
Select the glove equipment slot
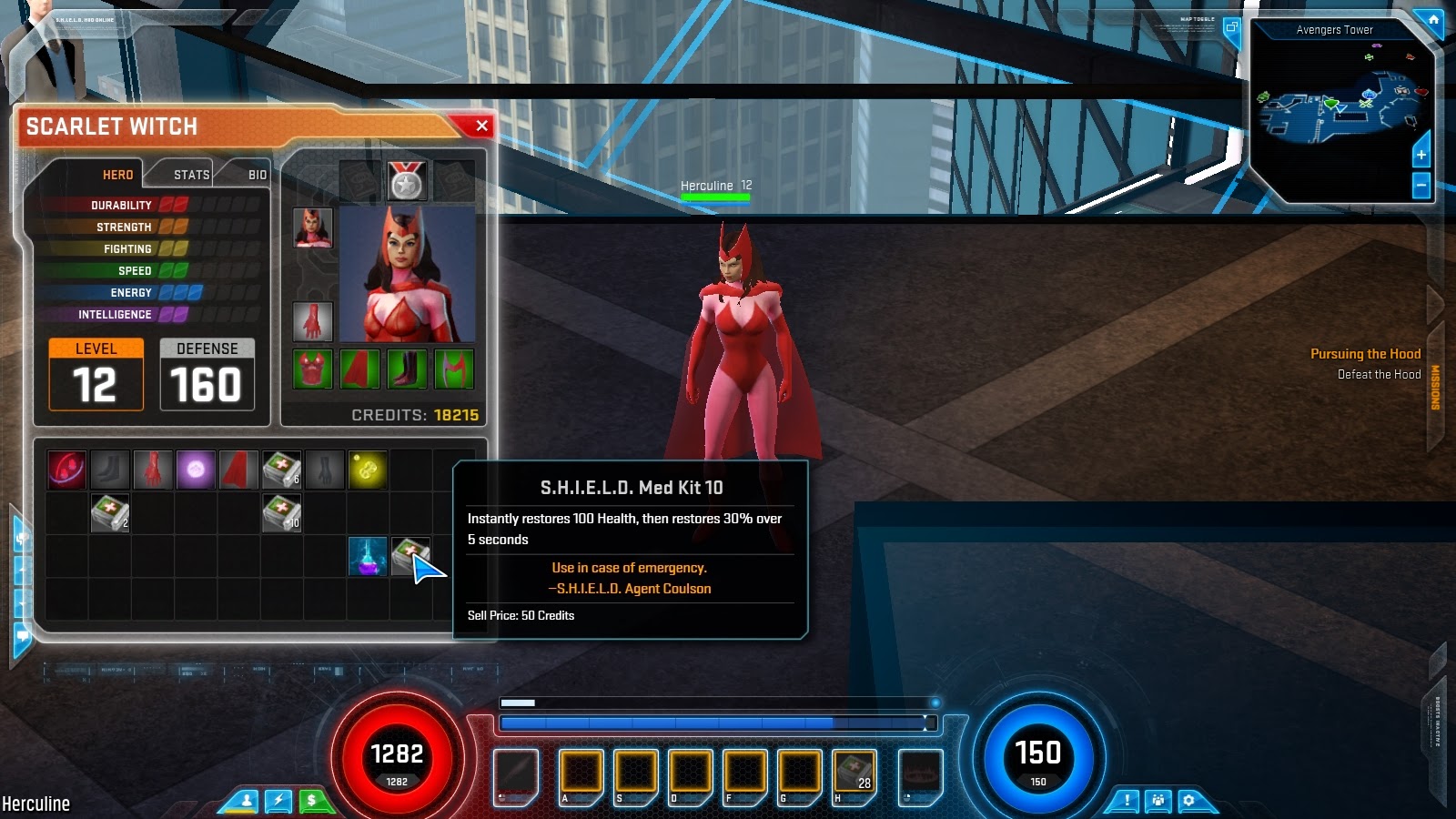[314, 320]
